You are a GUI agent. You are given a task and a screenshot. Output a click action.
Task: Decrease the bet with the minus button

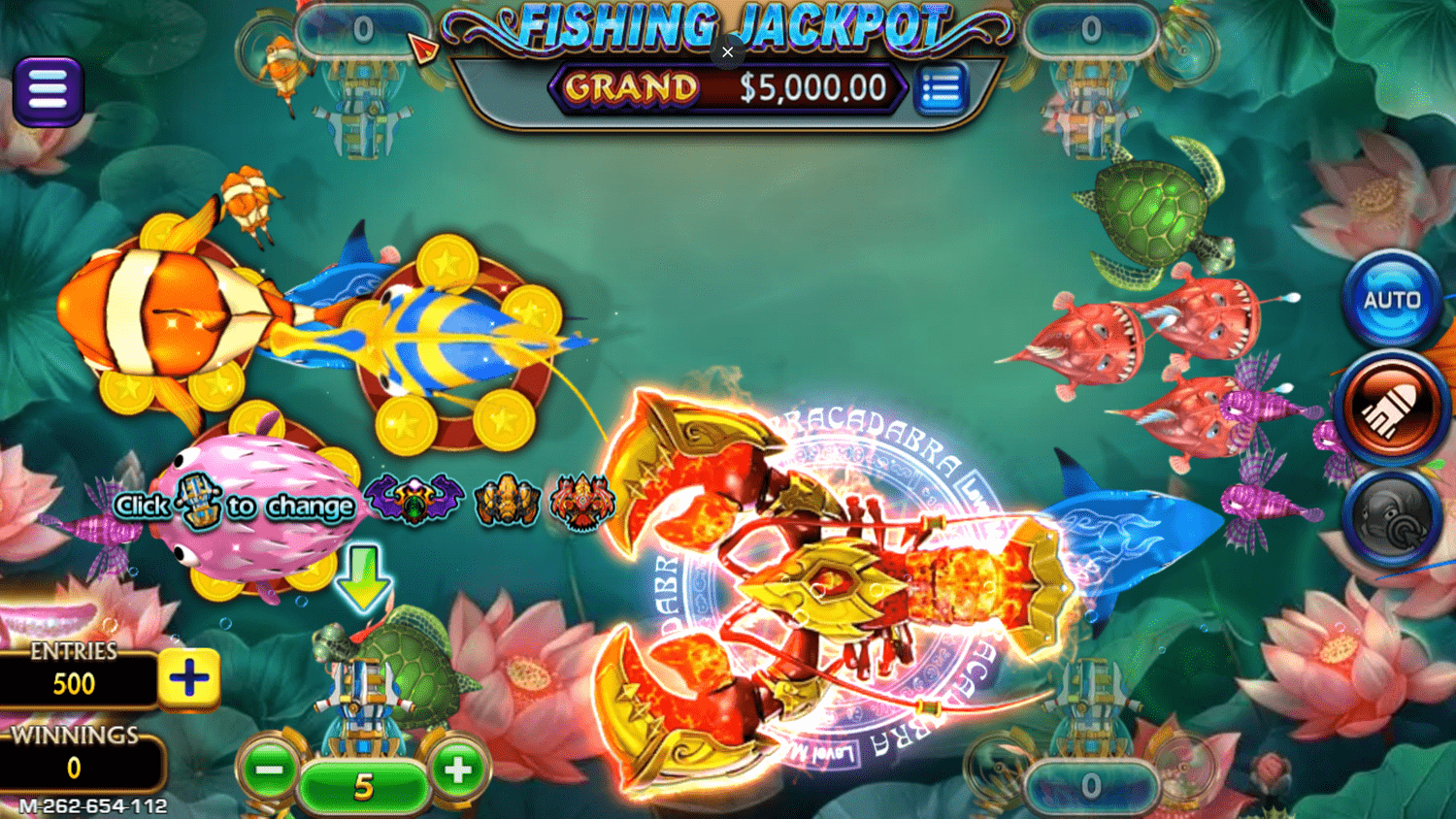[269, 770]
